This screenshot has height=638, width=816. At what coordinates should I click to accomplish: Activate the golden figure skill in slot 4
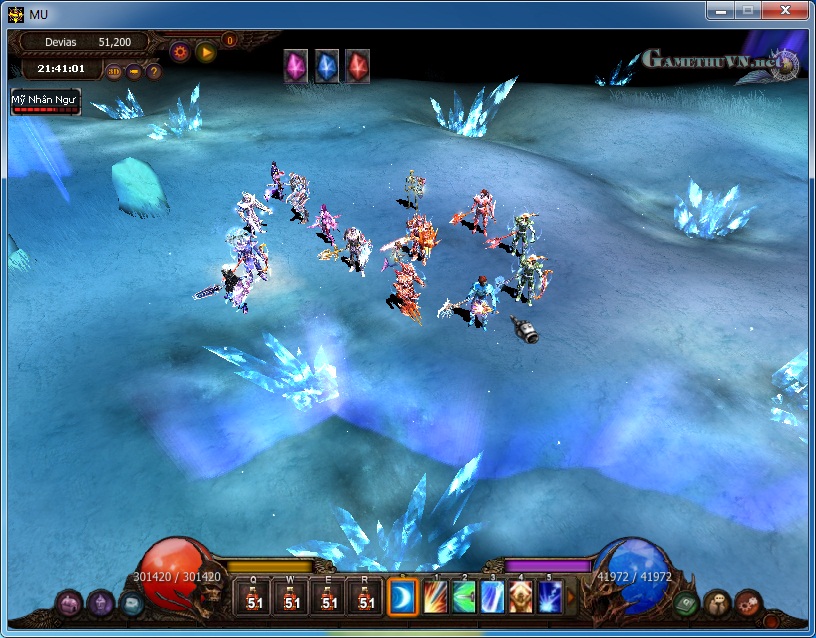pyautogui.click(x=521, y=598)
